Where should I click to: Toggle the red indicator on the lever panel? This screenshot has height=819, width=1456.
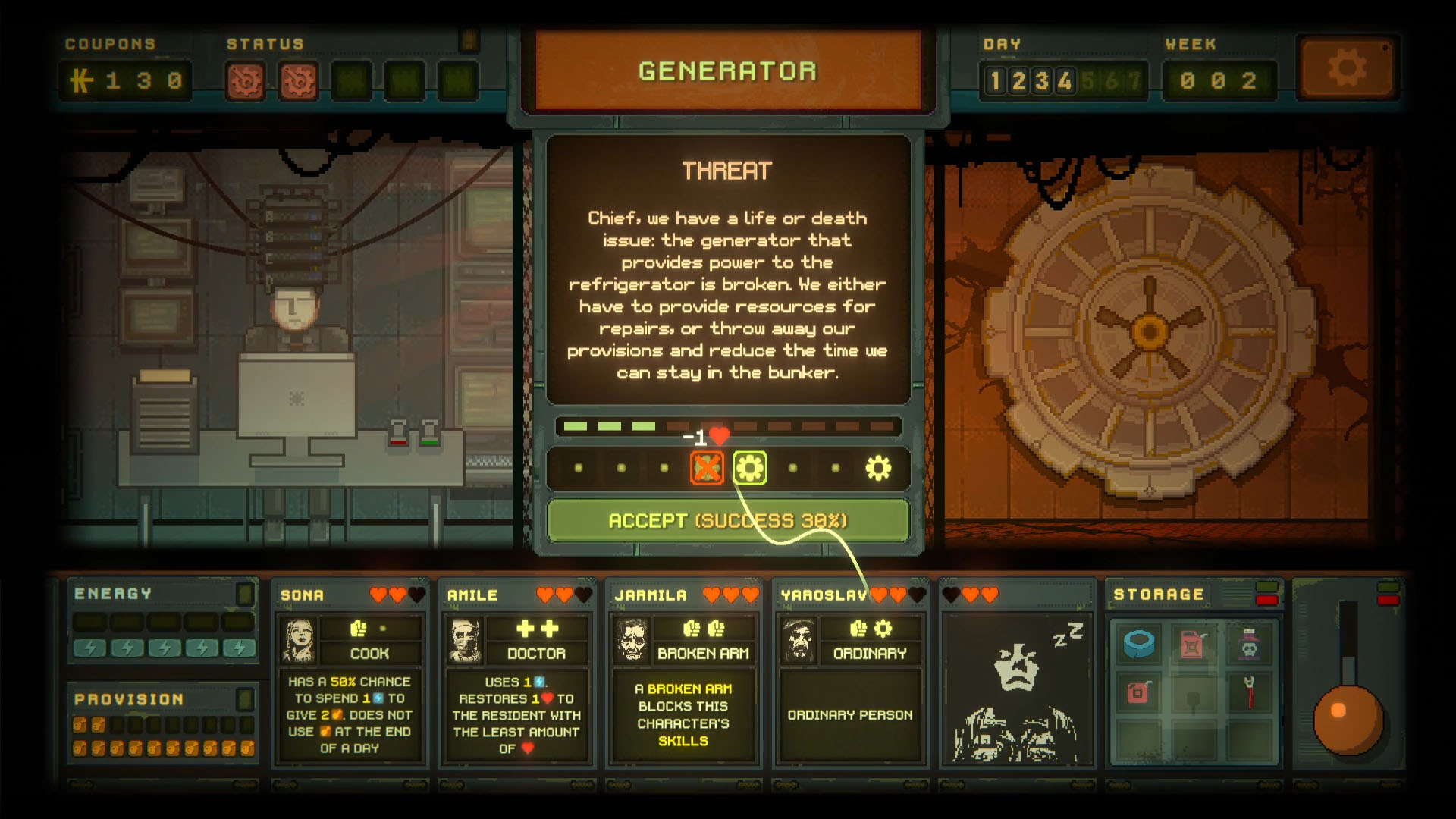[x=1388, y=601]
